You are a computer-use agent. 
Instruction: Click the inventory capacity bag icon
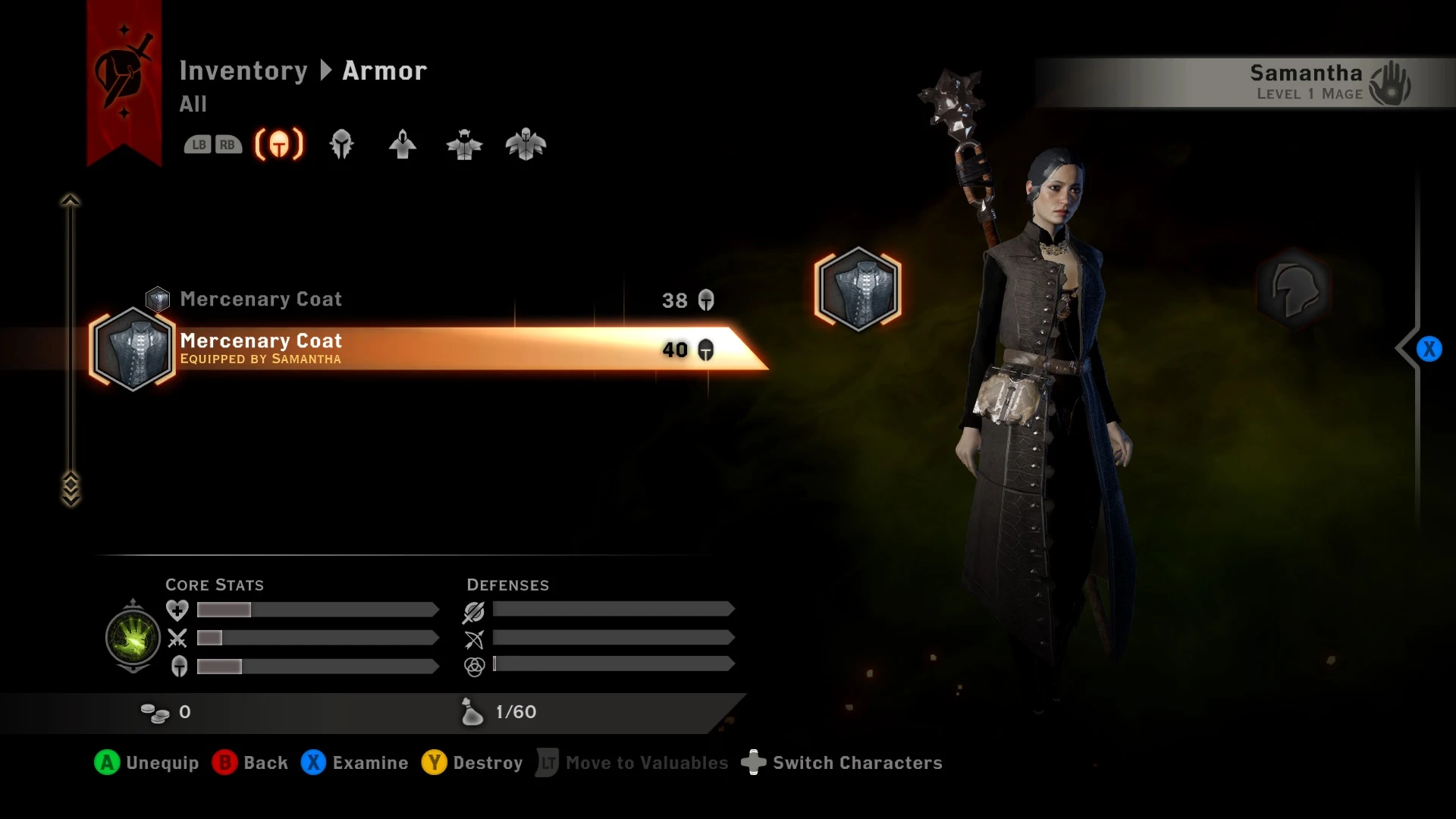pos(472,711)
